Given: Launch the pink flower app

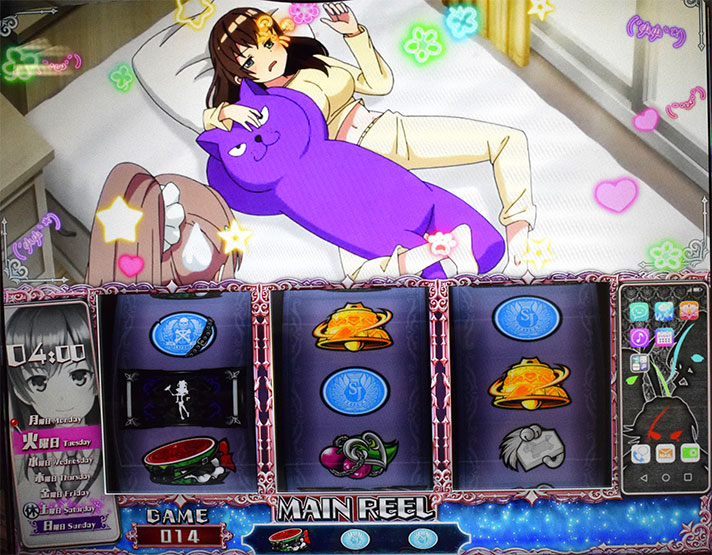Looking at the screenshot, I should pyautogui.click(x=688, y=311).
